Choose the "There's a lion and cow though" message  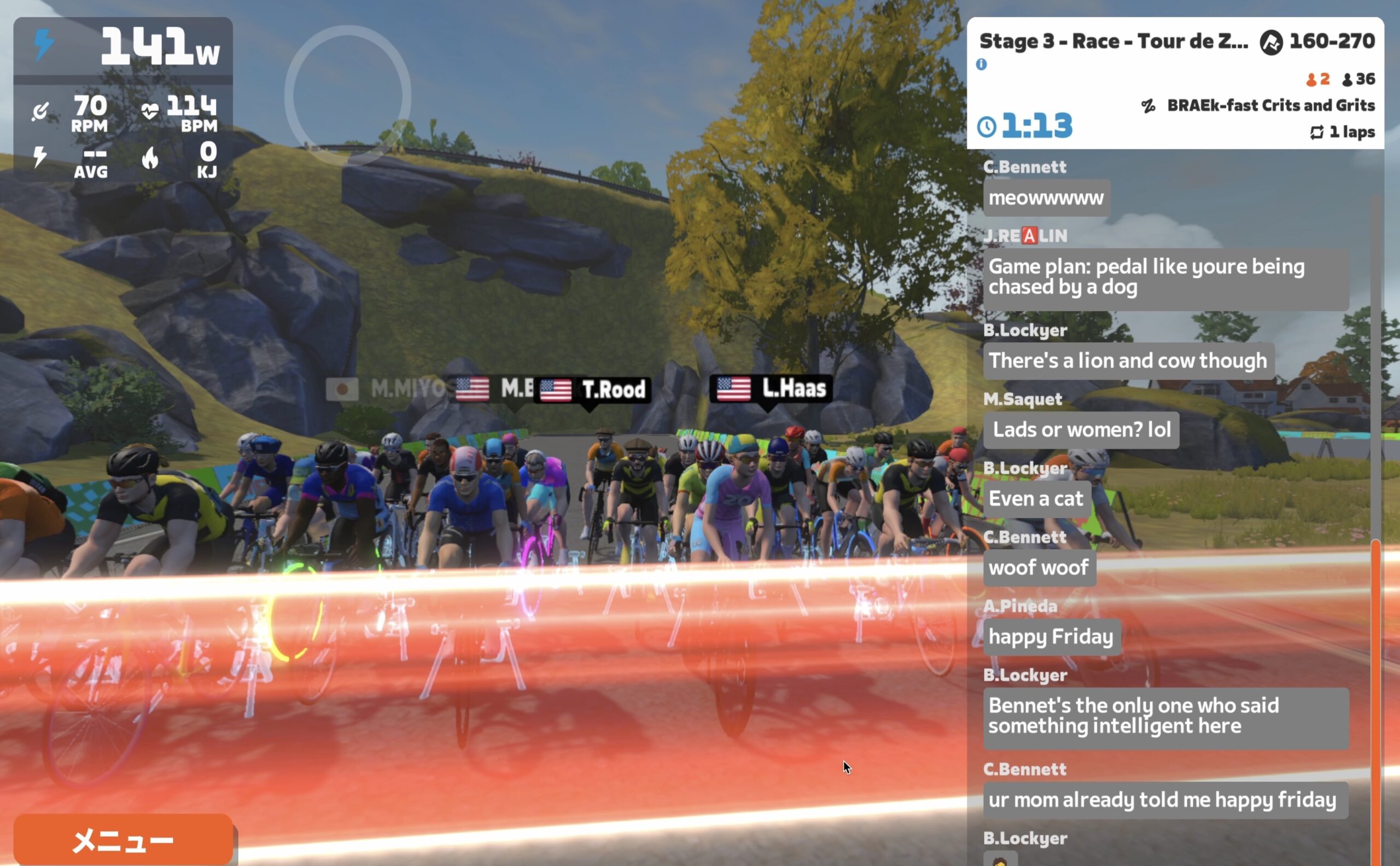1128,361
